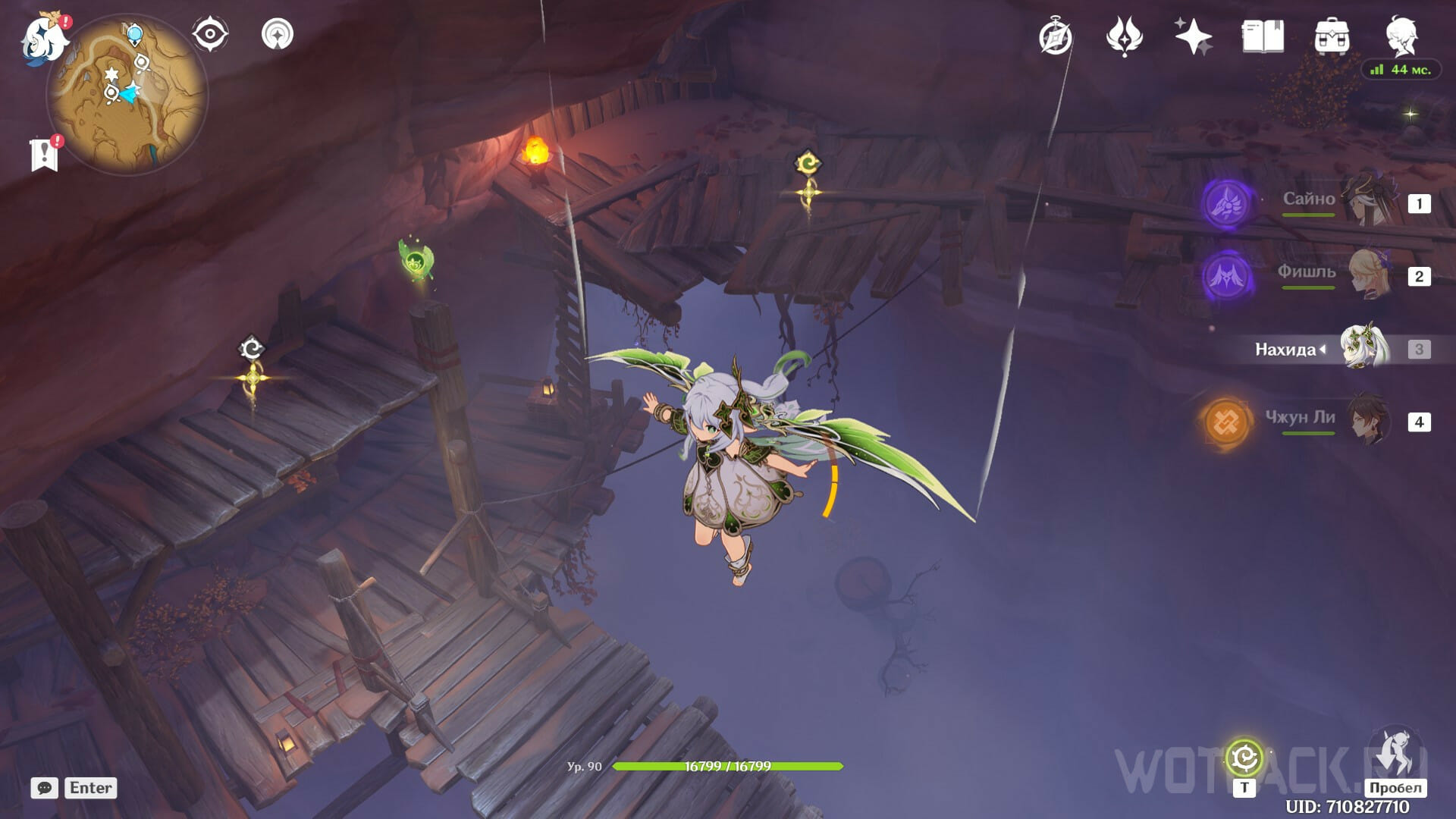
Task: Open the quest list exclamation bookmark
Action: tap(45, 154)
